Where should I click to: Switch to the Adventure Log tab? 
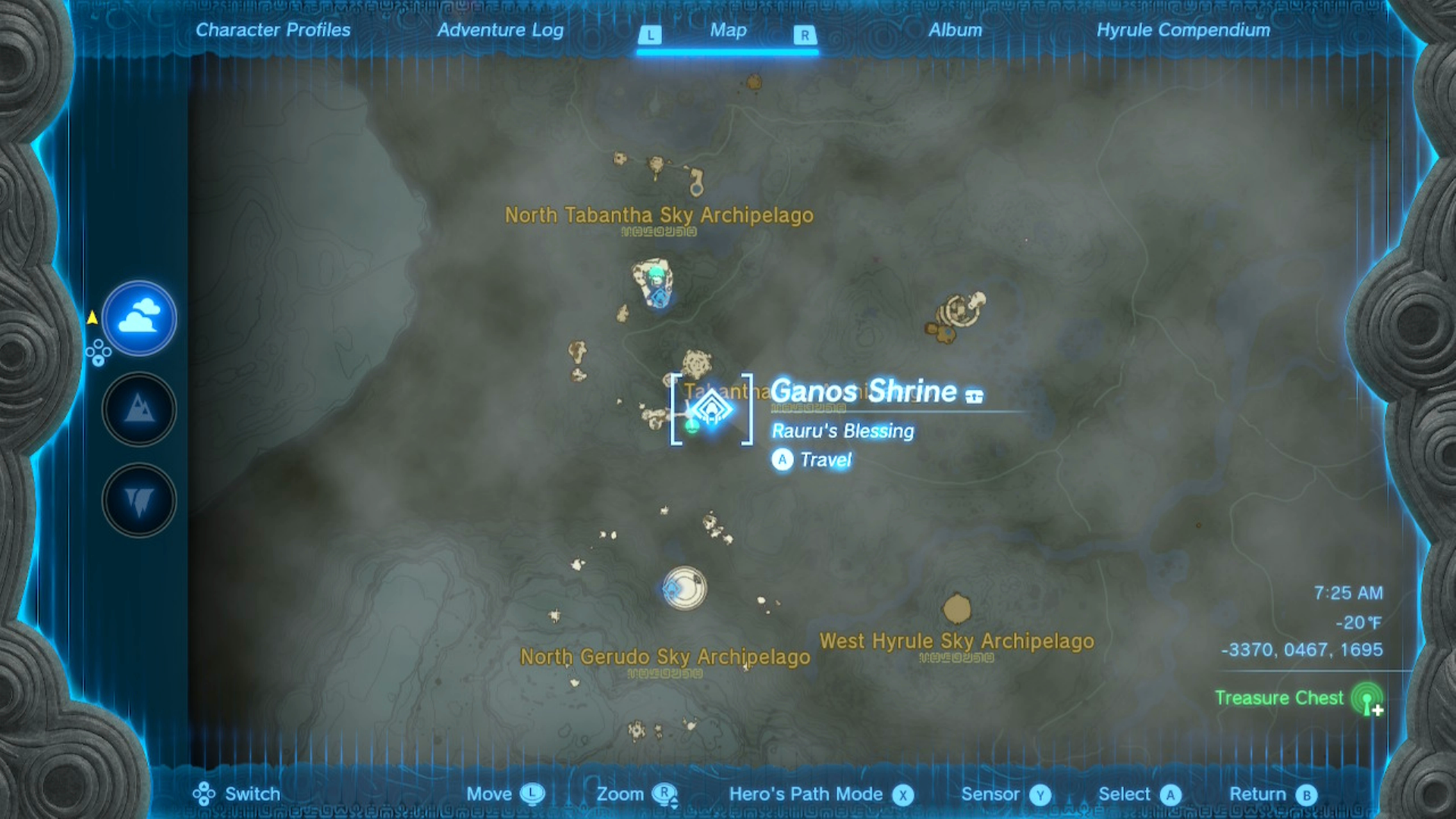pyautogui.click(x=500, y=31)
